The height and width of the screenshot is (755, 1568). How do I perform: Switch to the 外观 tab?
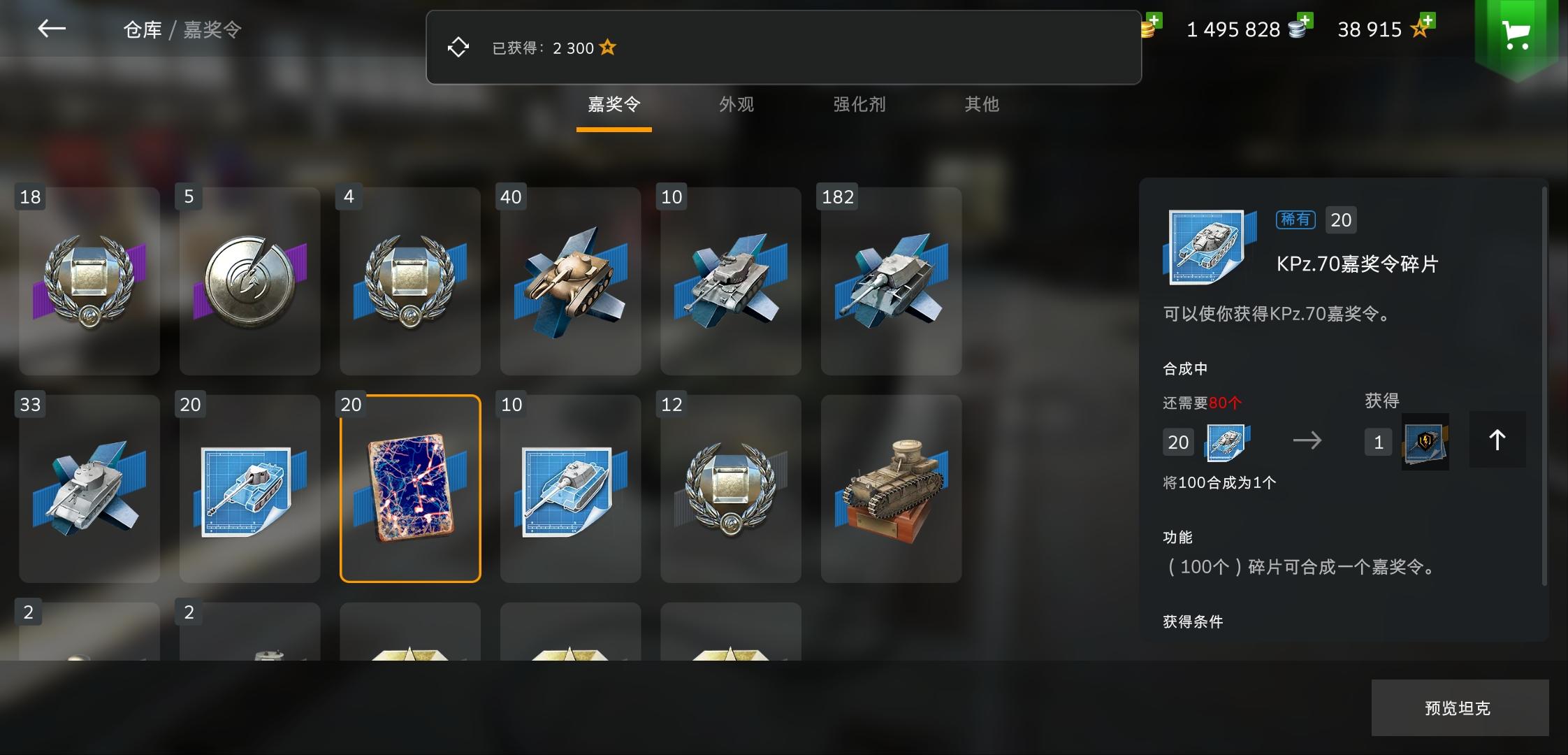(737, 104)
